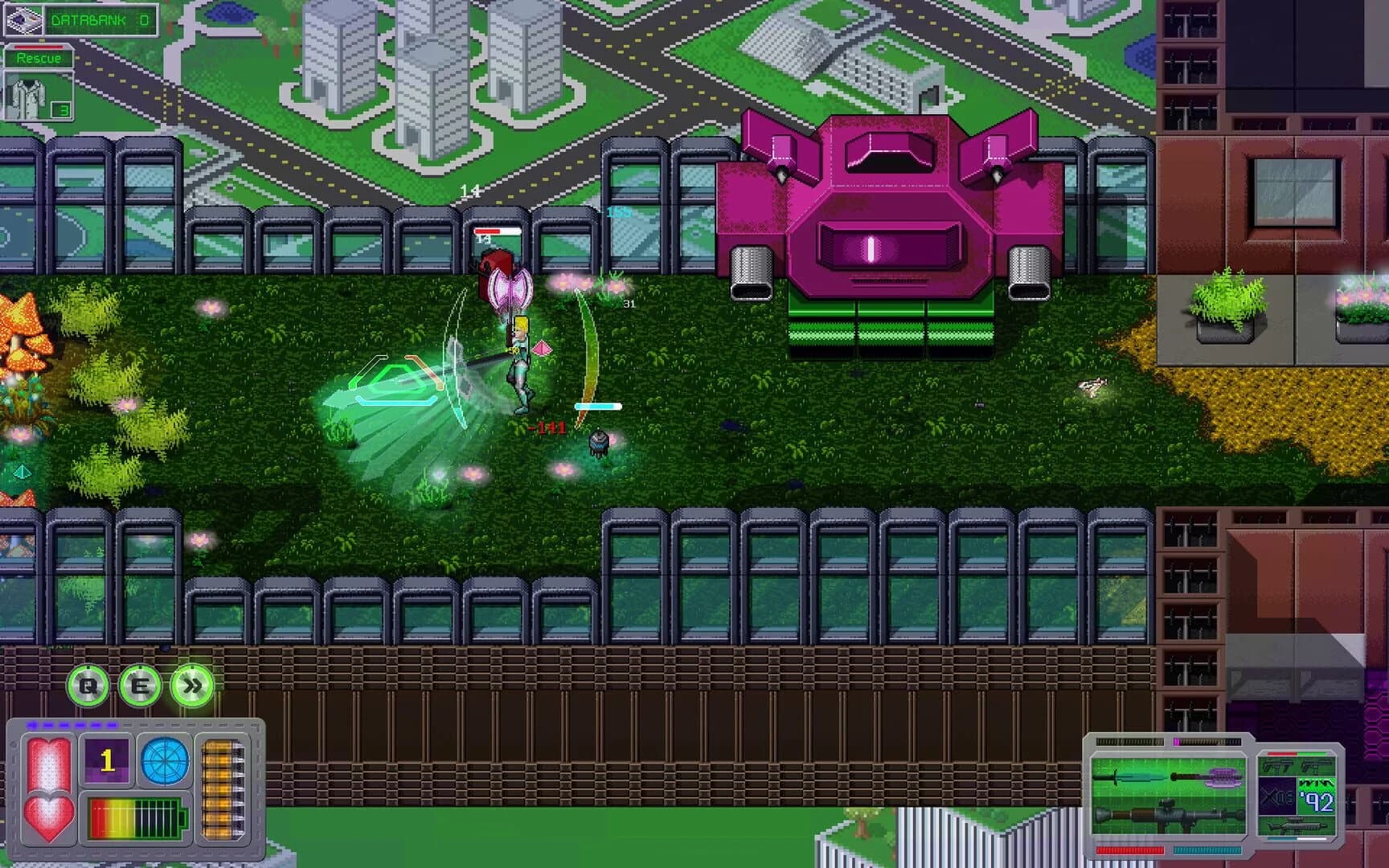Expand the Rescue objective panel
Viewport: 1389px width, 868px height.
pos(39,57)
